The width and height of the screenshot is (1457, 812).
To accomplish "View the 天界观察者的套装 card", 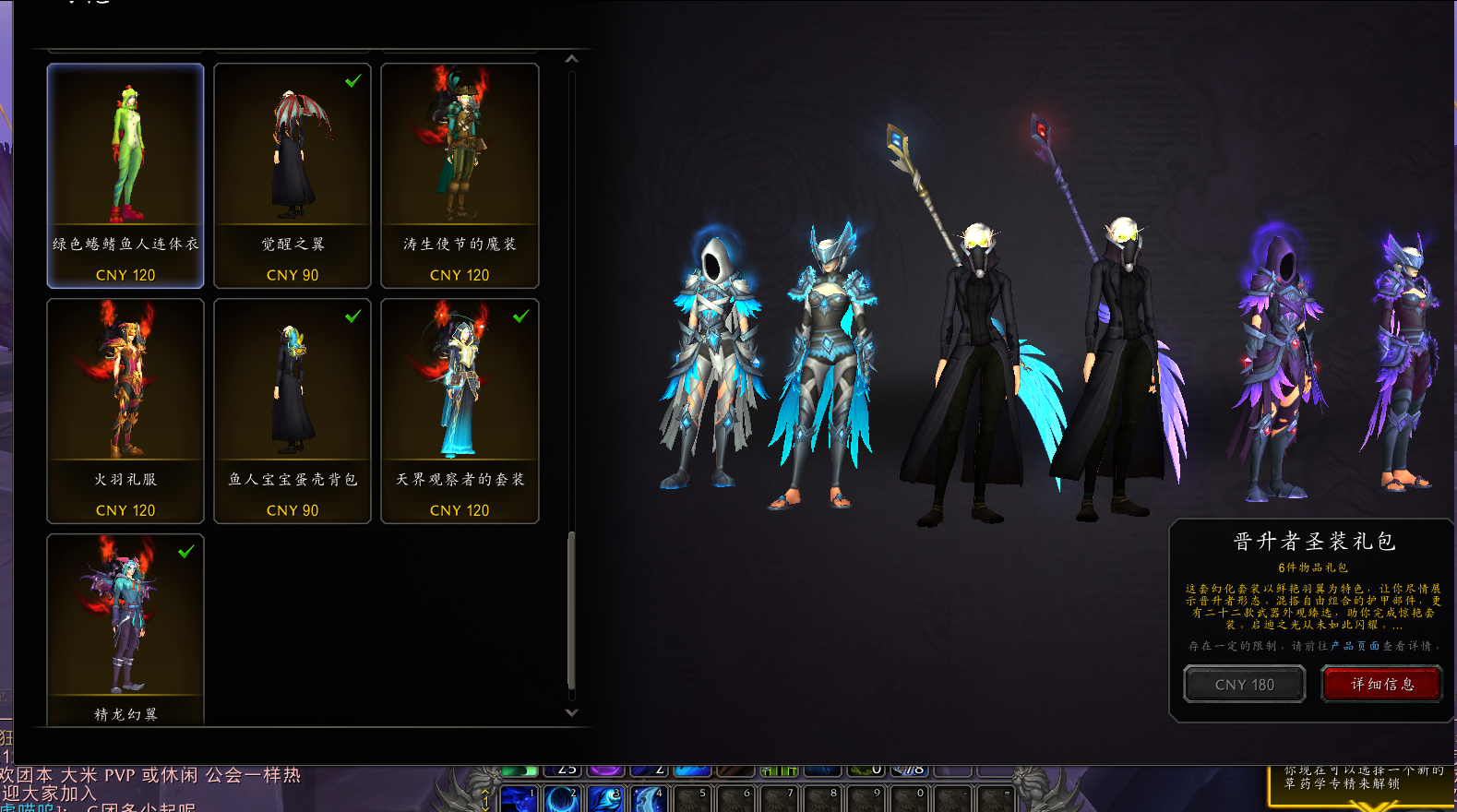I will tap(460, 411).
